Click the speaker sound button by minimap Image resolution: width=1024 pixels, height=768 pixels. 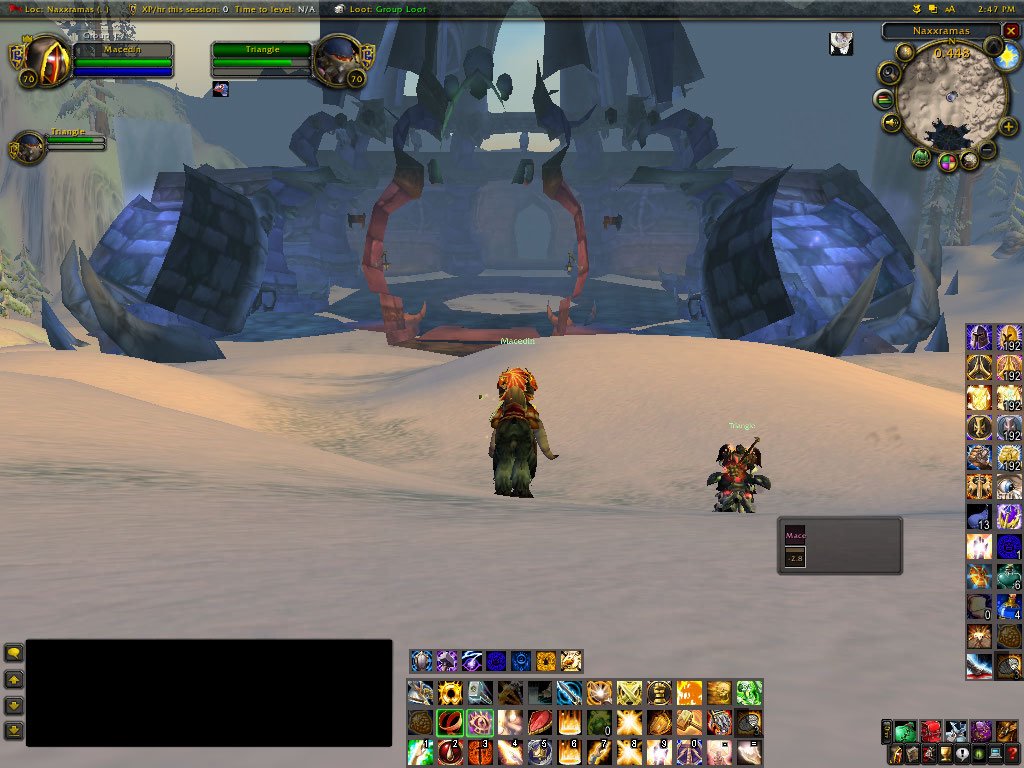890,124
